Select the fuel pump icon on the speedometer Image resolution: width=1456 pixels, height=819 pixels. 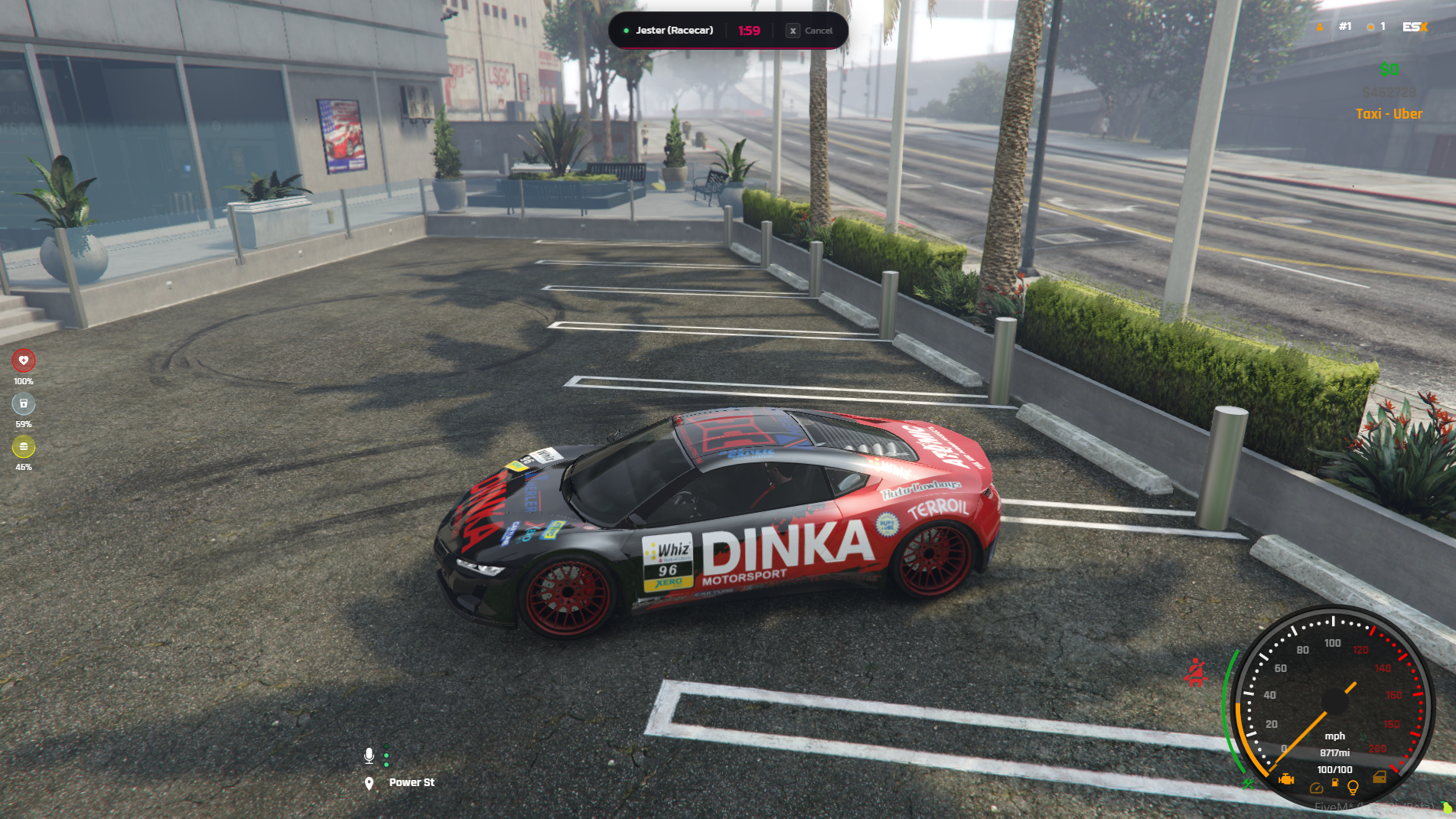(x=1335, y=781)
